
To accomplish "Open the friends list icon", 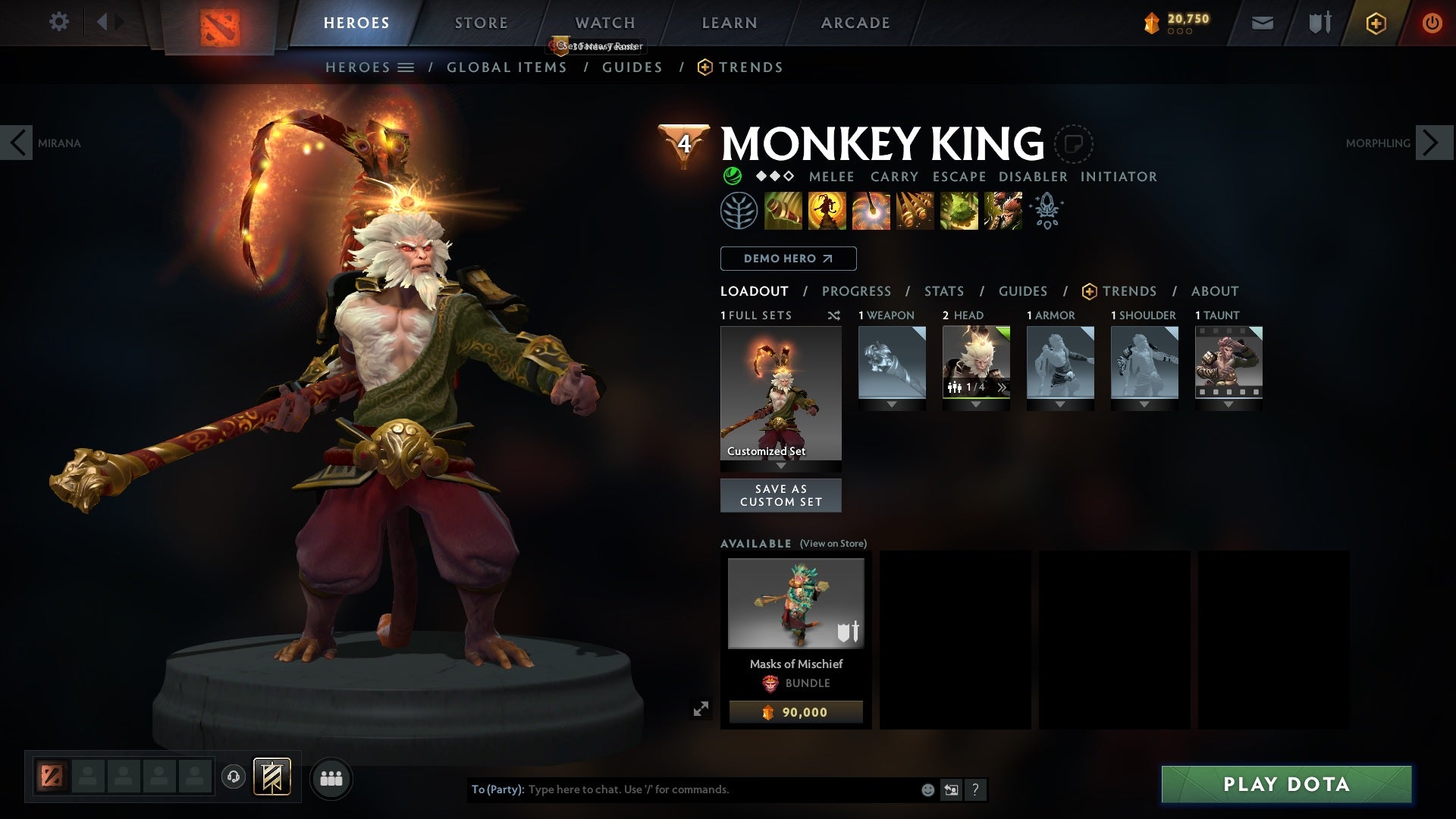I will click(x=331, y=778).
